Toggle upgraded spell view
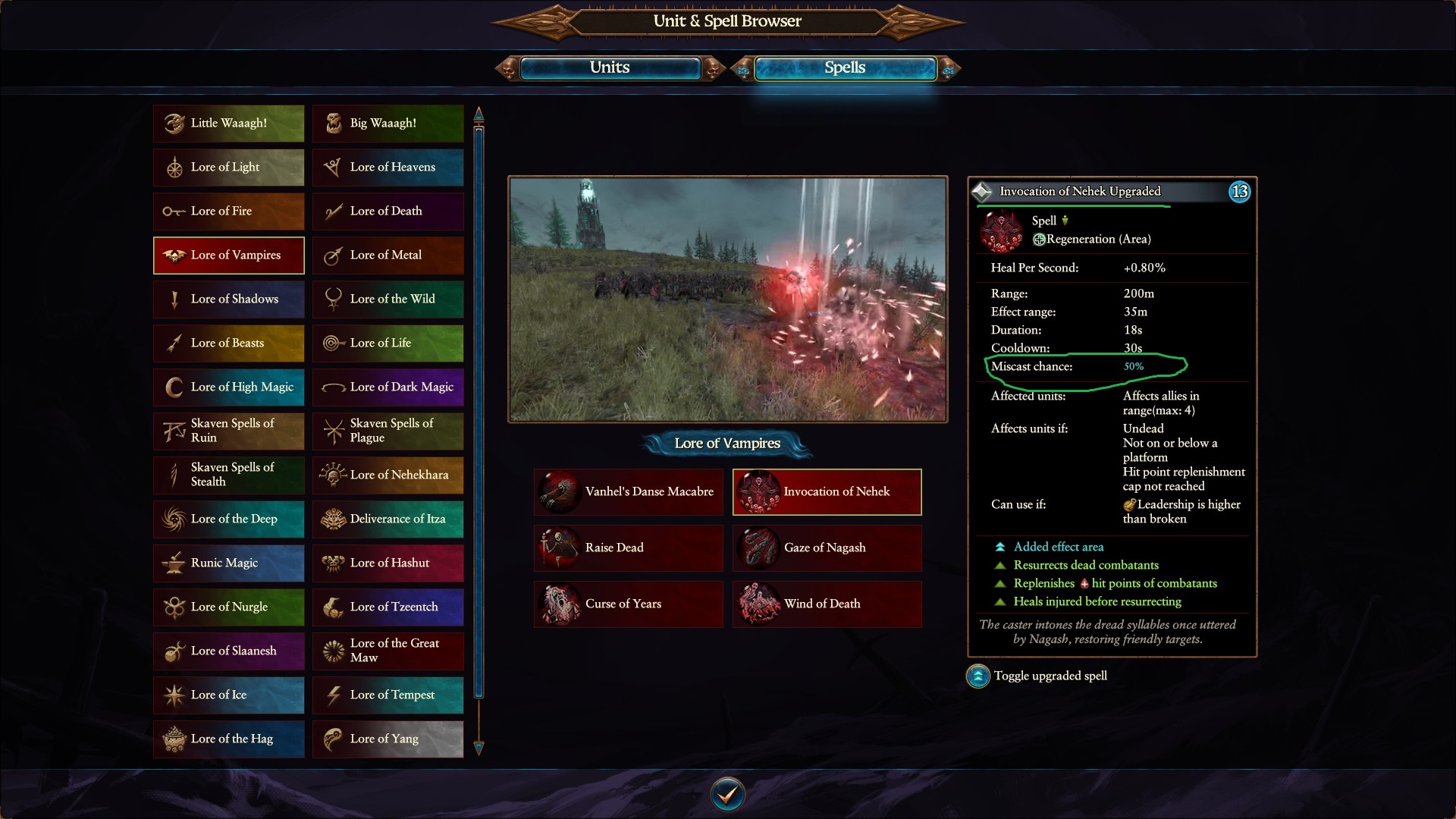The height and width of the screenshot is (819, 1456). point(977,676)
